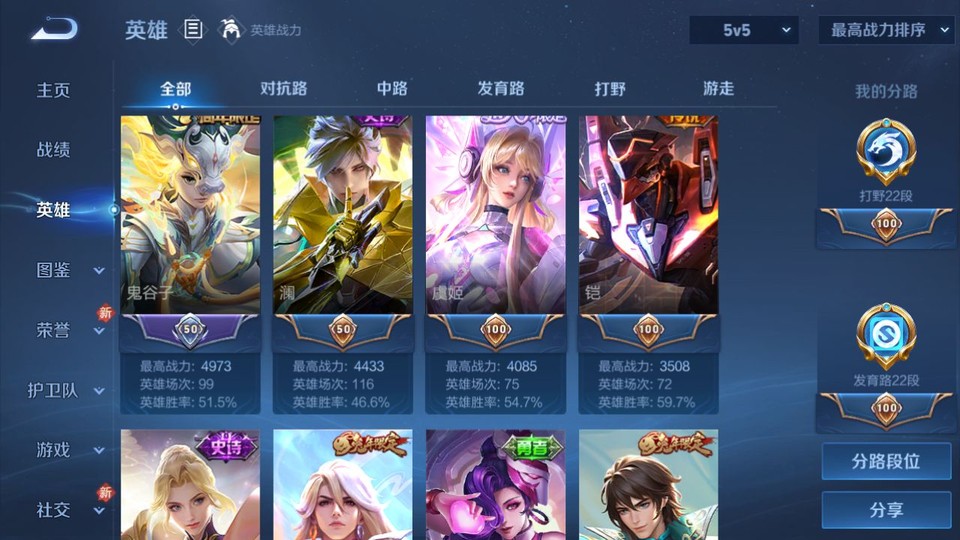This screenshot has height=540, width=960.
Task: Switch to the 中路 tab
Action: pos(392,89)
